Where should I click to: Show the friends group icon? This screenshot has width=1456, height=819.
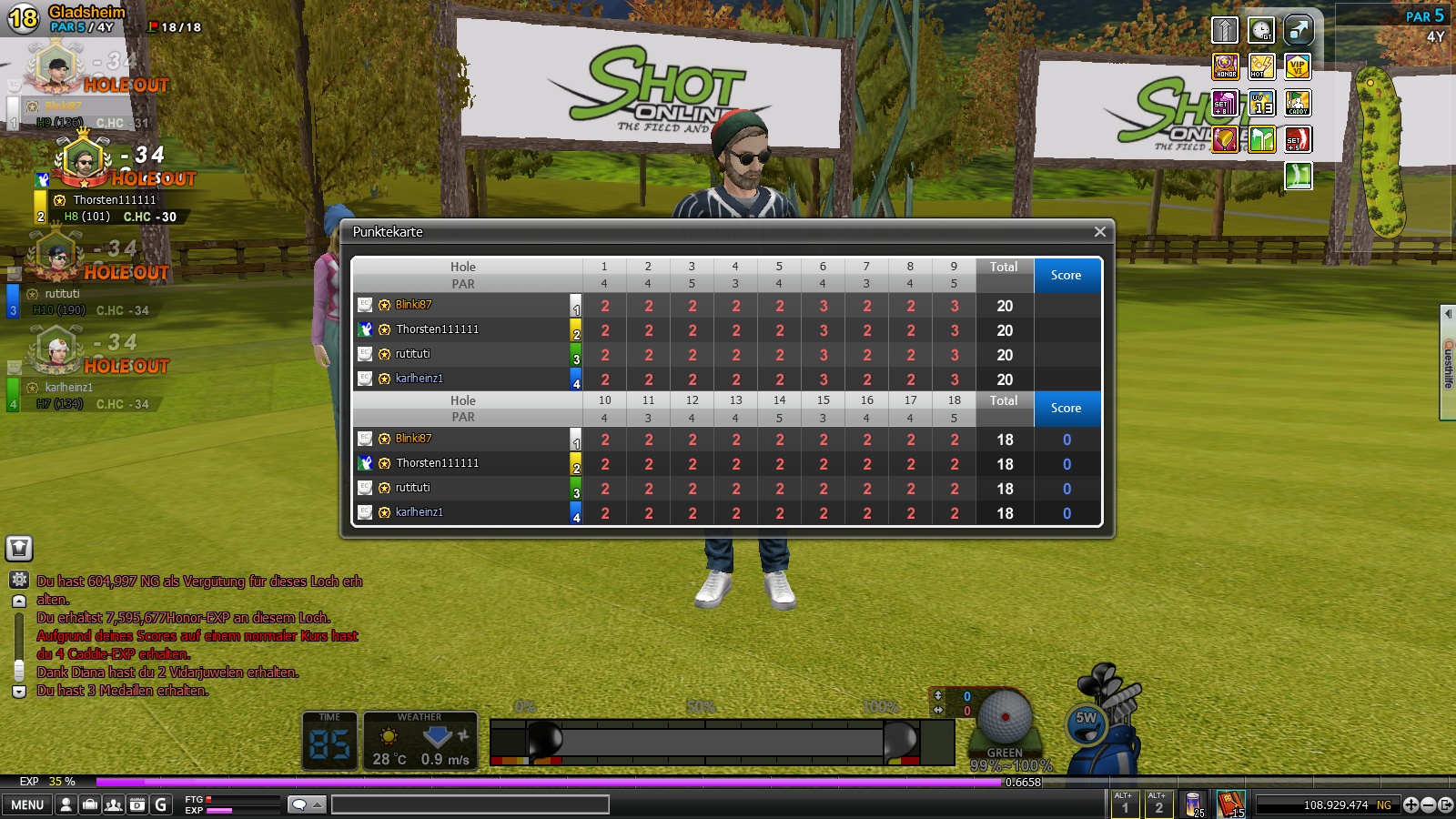click(x=114, y=804)
